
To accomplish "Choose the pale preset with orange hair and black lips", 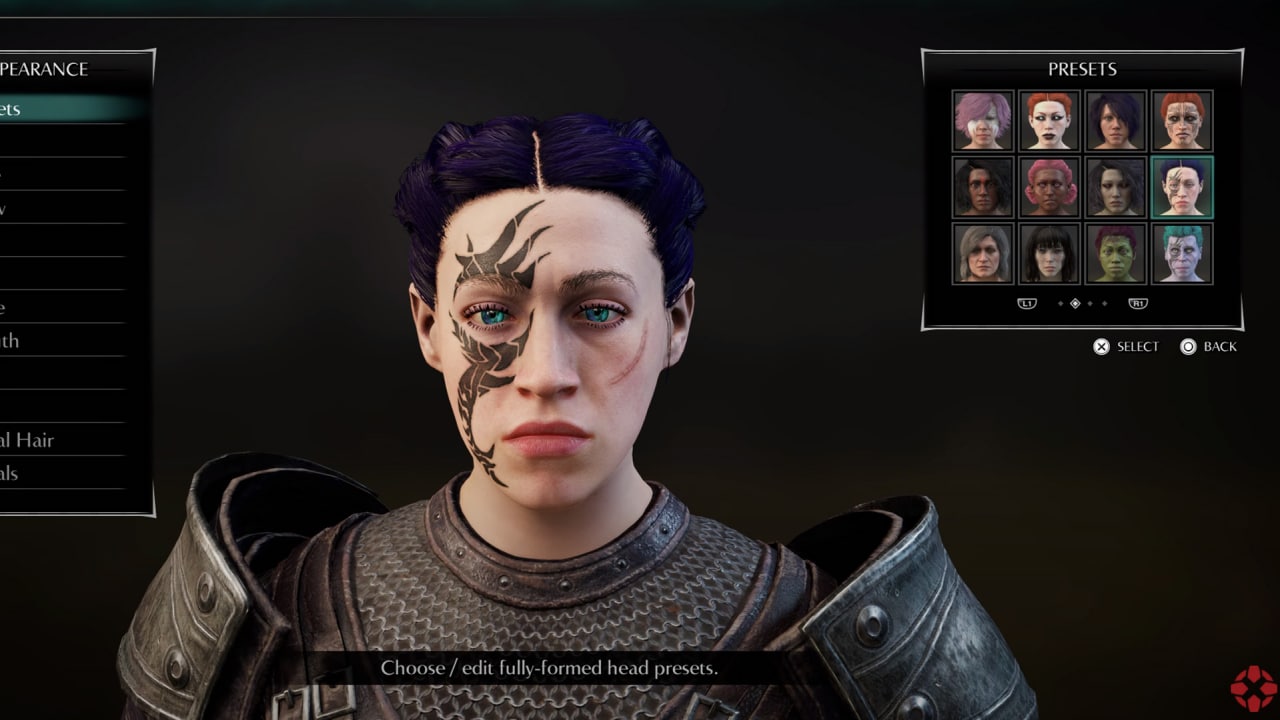I will point(1049,121).
